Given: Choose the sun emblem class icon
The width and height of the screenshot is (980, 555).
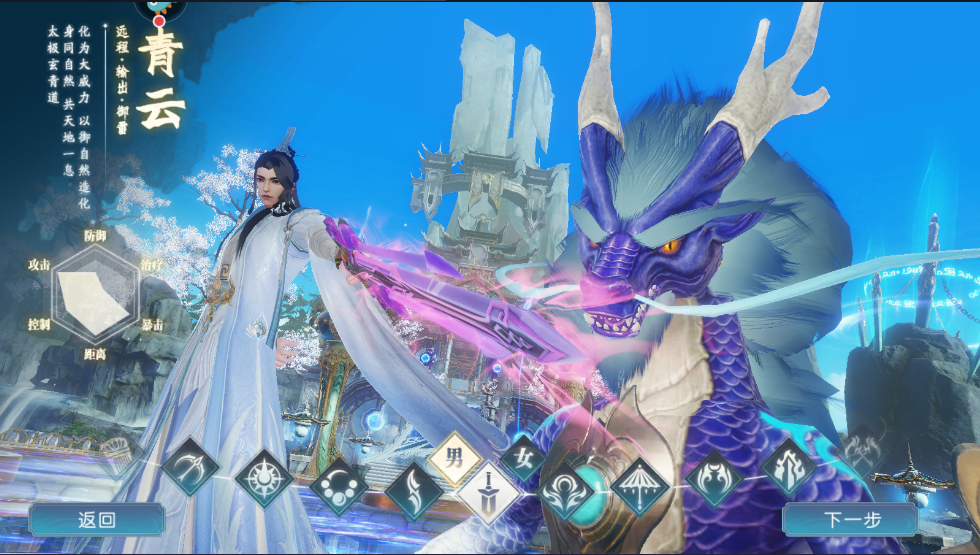Looking at the screenshot, I should [264, 477].
